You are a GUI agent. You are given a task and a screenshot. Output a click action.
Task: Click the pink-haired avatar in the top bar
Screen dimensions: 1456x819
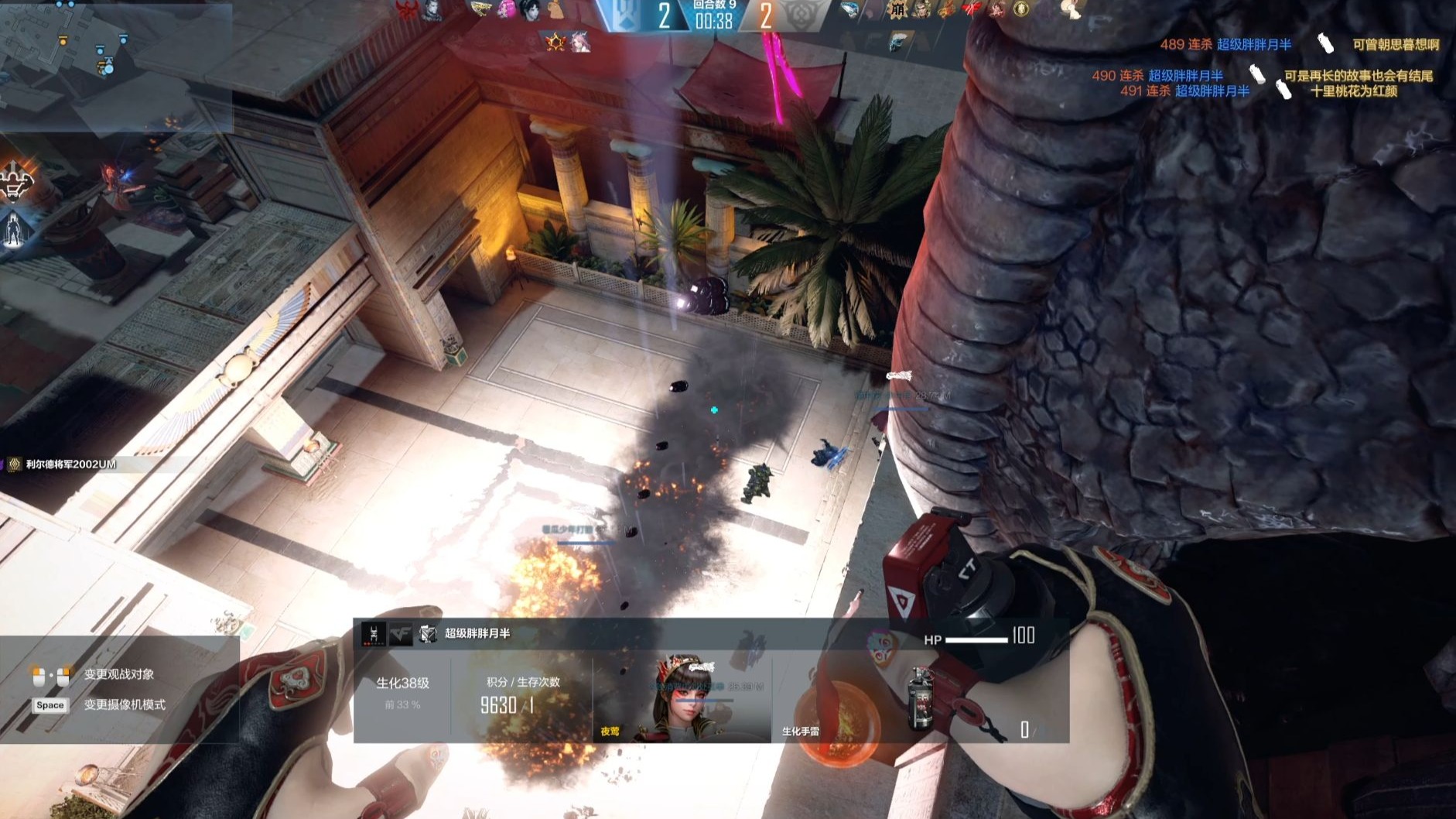point(506,9)
